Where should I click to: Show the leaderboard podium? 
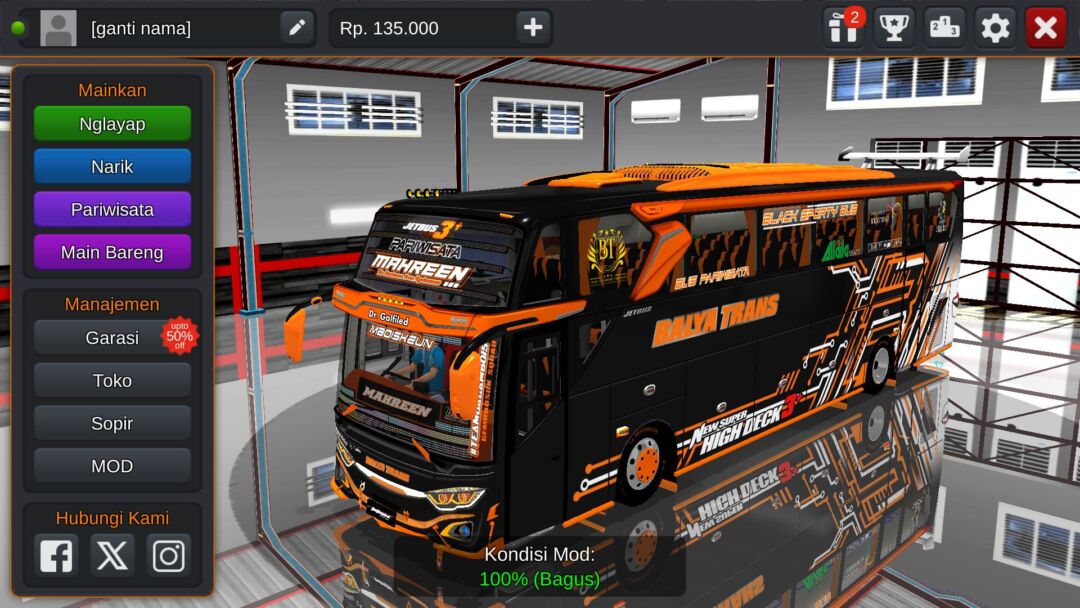pyautogui.click(x=944, y=28)
